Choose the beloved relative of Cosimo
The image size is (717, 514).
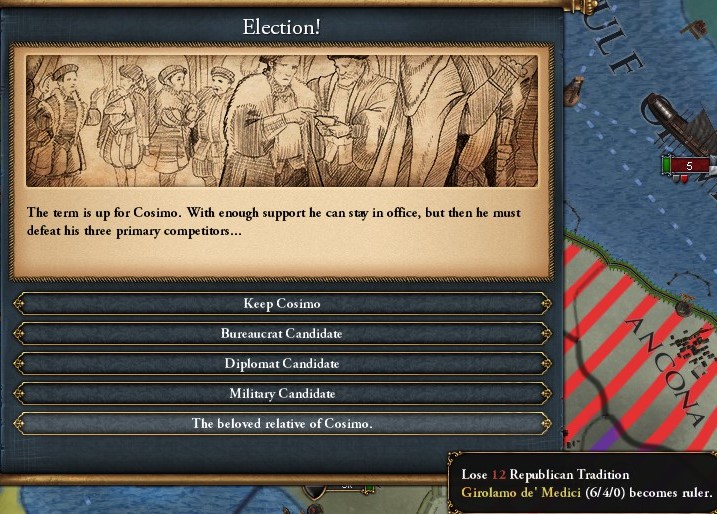(282, 423)
